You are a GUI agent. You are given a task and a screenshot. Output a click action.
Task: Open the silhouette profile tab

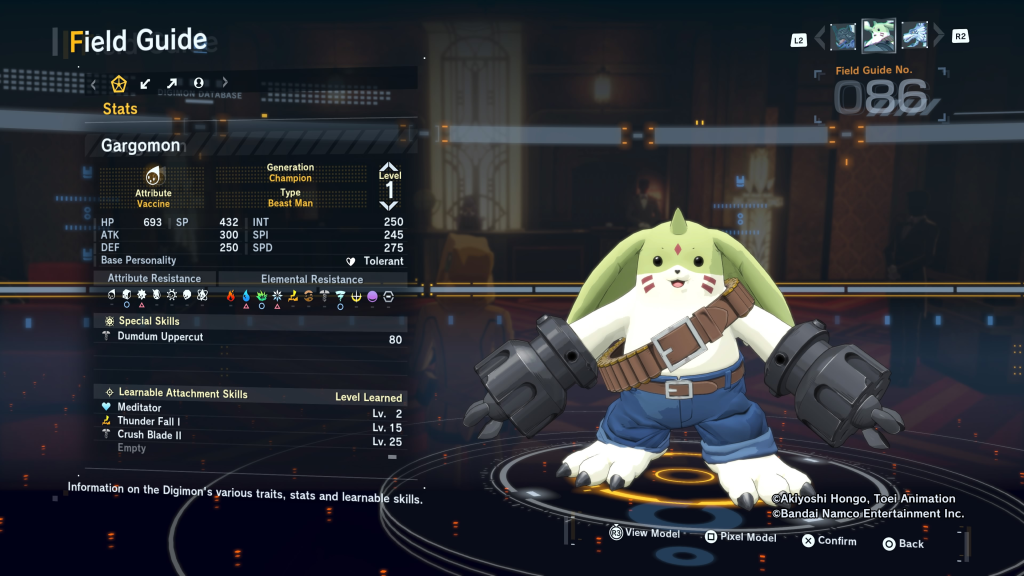[198, 83]
